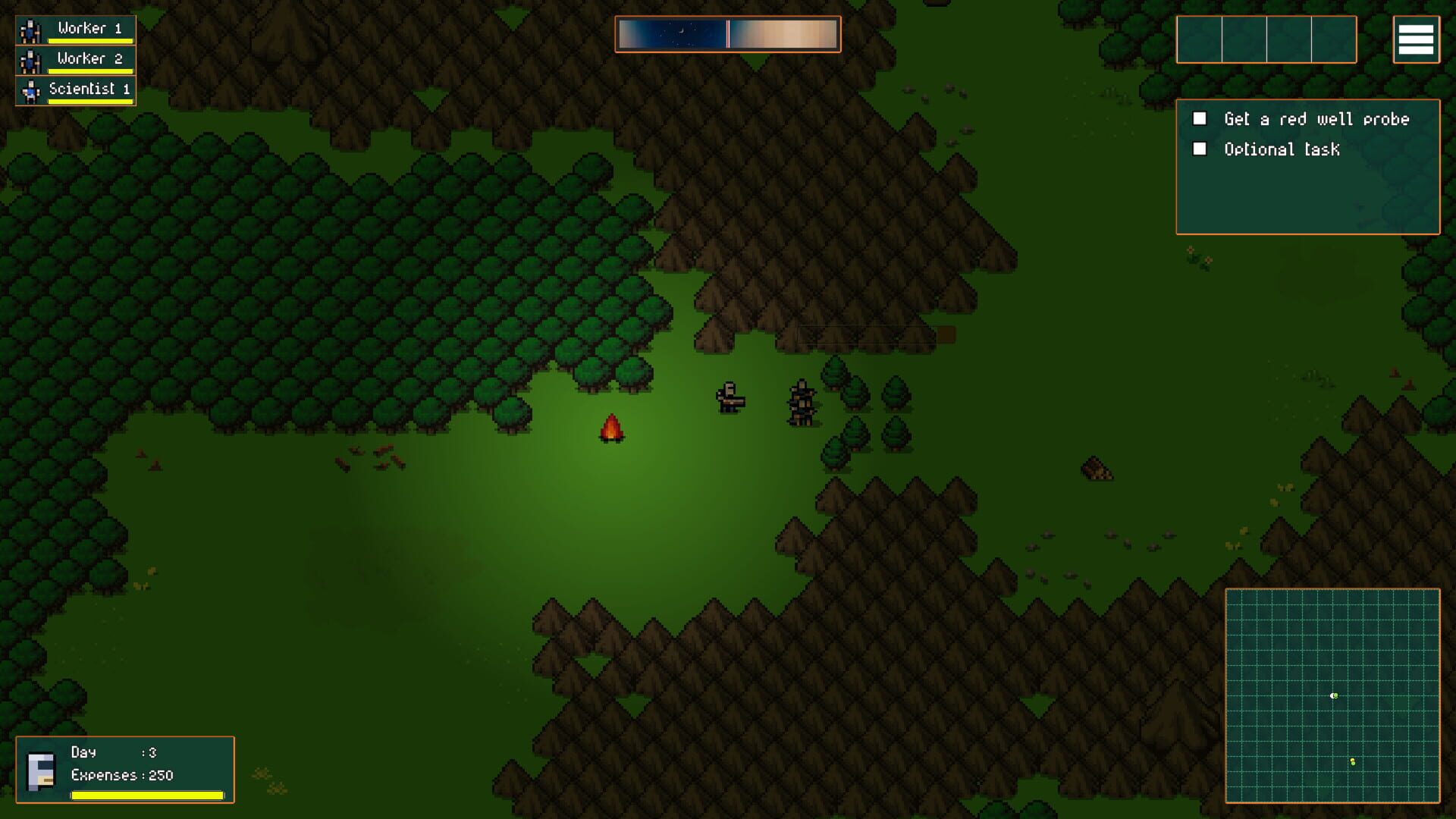Click the first empty inventory slot

pyautogui.click(x=1198, y=39)
